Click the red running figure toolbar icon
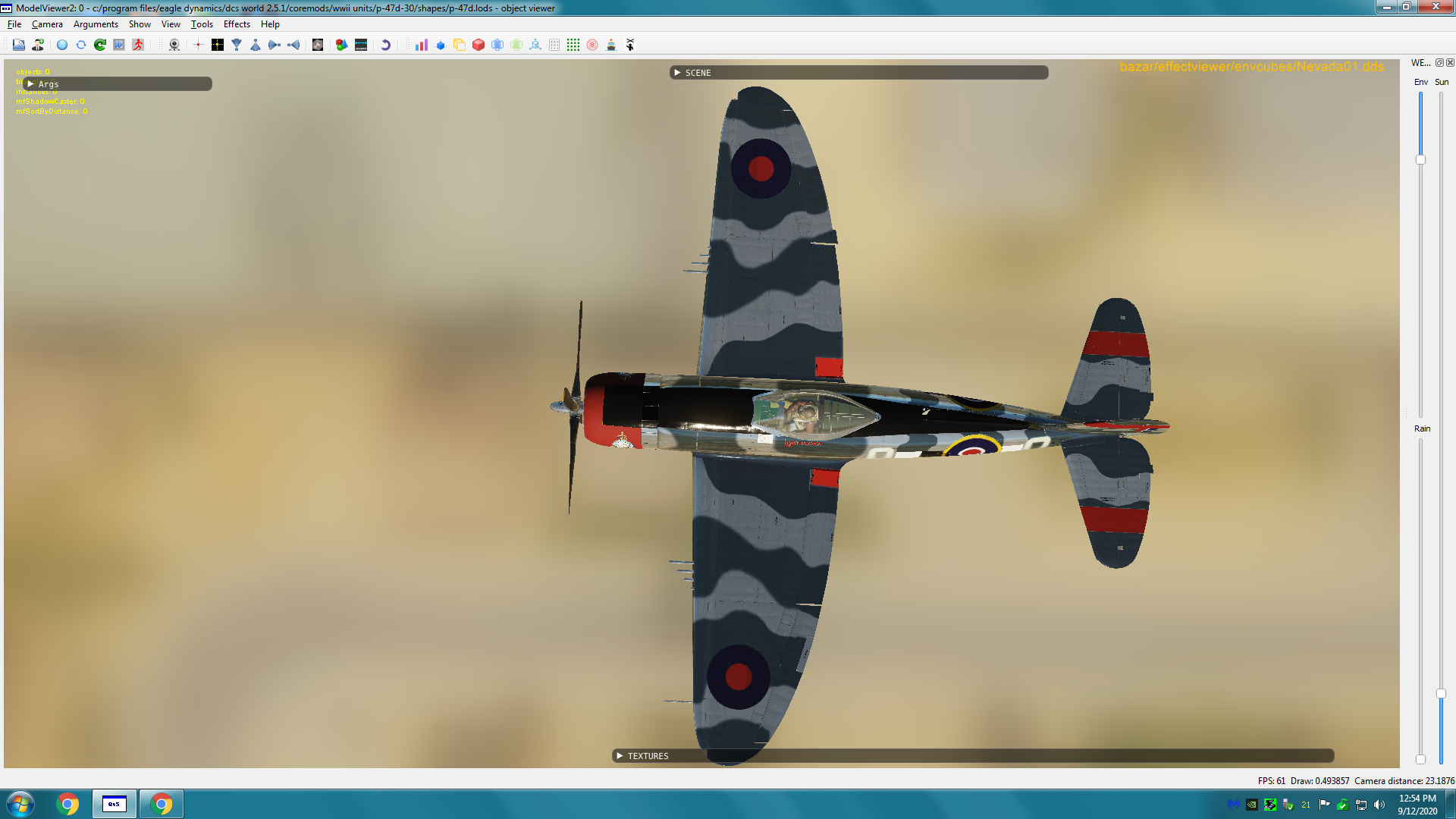 tap(138, 45)
